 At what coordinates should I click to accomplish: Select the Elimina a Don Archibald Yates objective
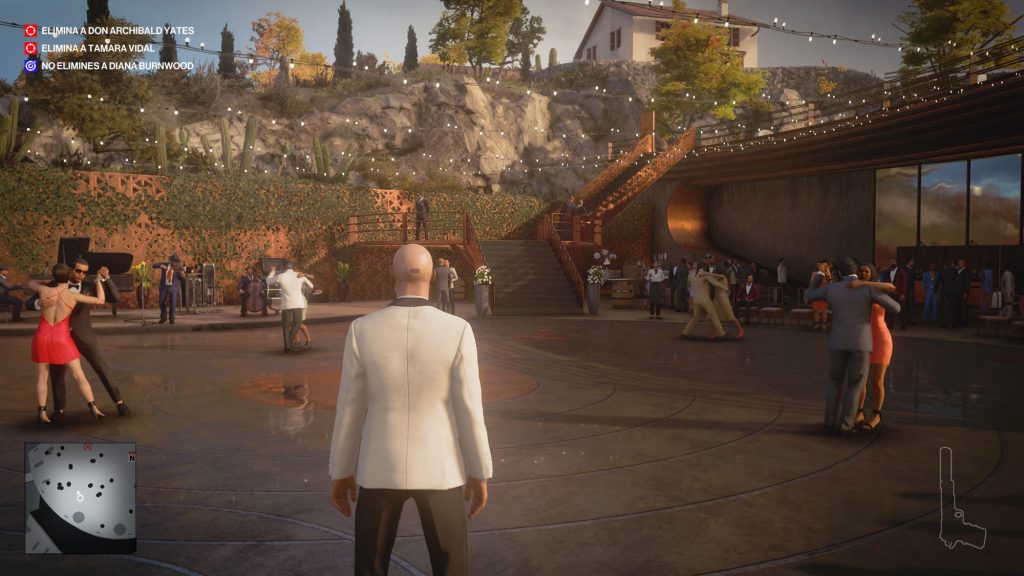[x=117, y=31]
